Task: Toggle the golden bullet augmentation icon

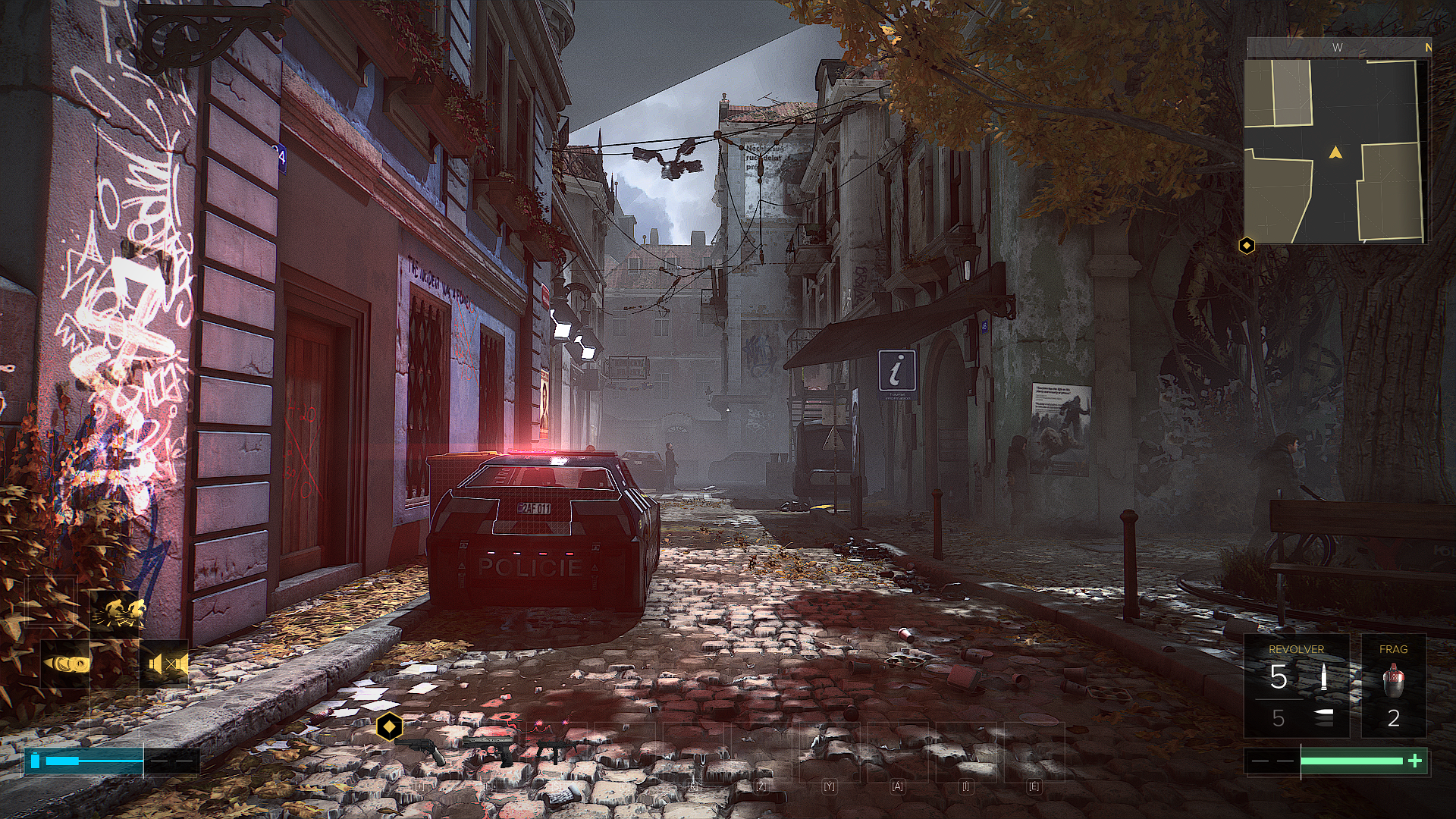Action: click(66, 664)
